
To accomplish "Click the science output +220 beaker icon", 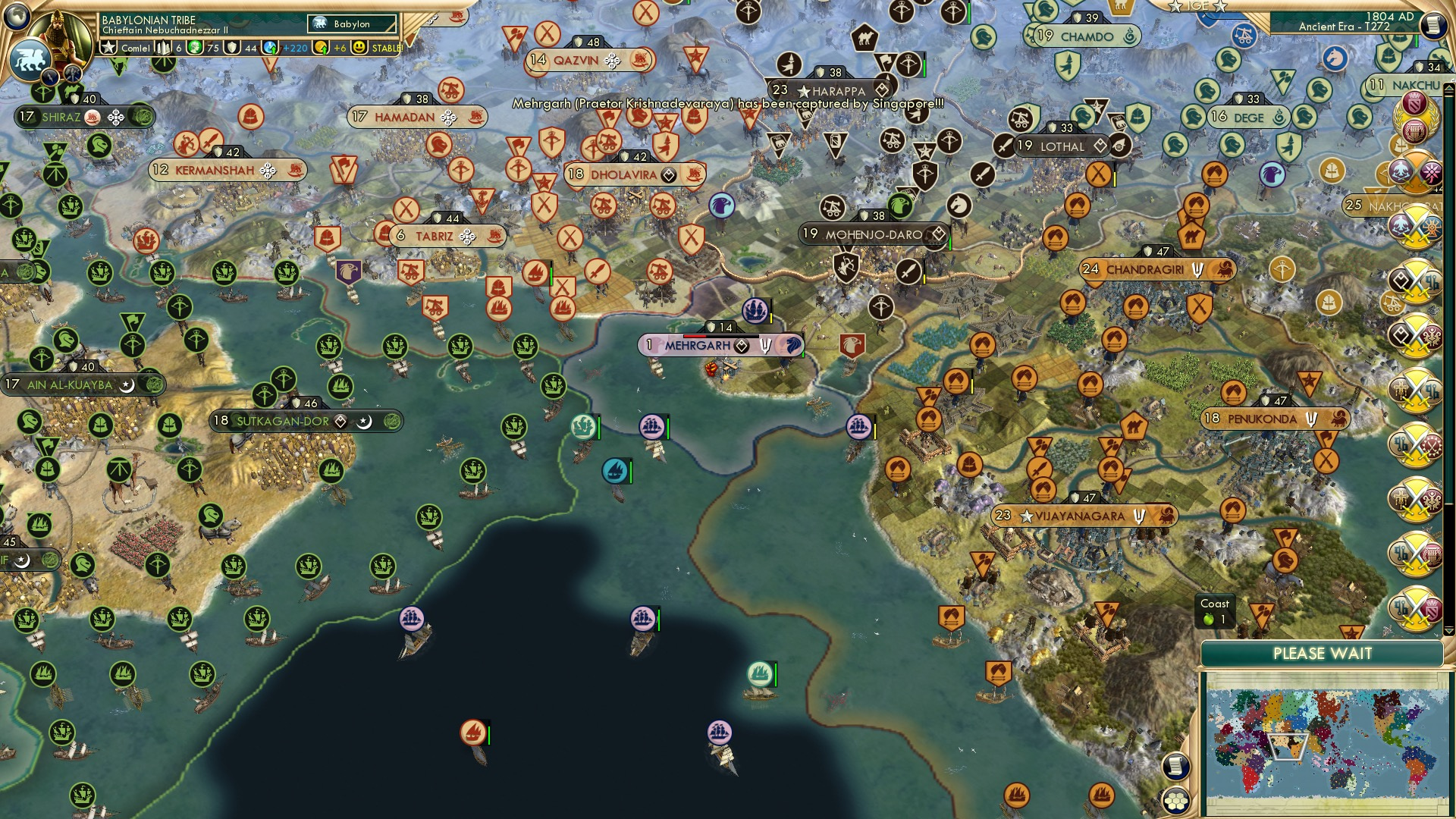I will coord(270,48).
